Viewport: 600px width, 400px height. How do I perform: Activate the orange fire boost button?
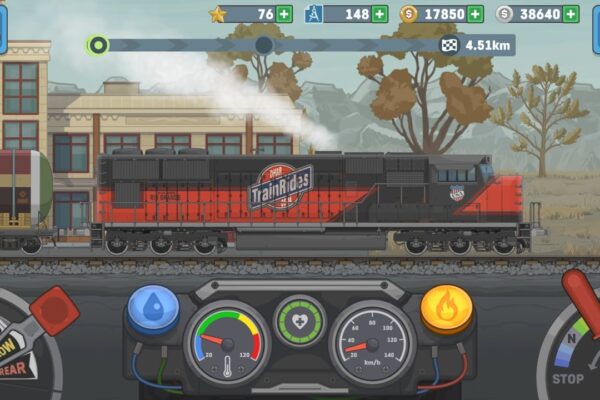click(x=445, y=307)
